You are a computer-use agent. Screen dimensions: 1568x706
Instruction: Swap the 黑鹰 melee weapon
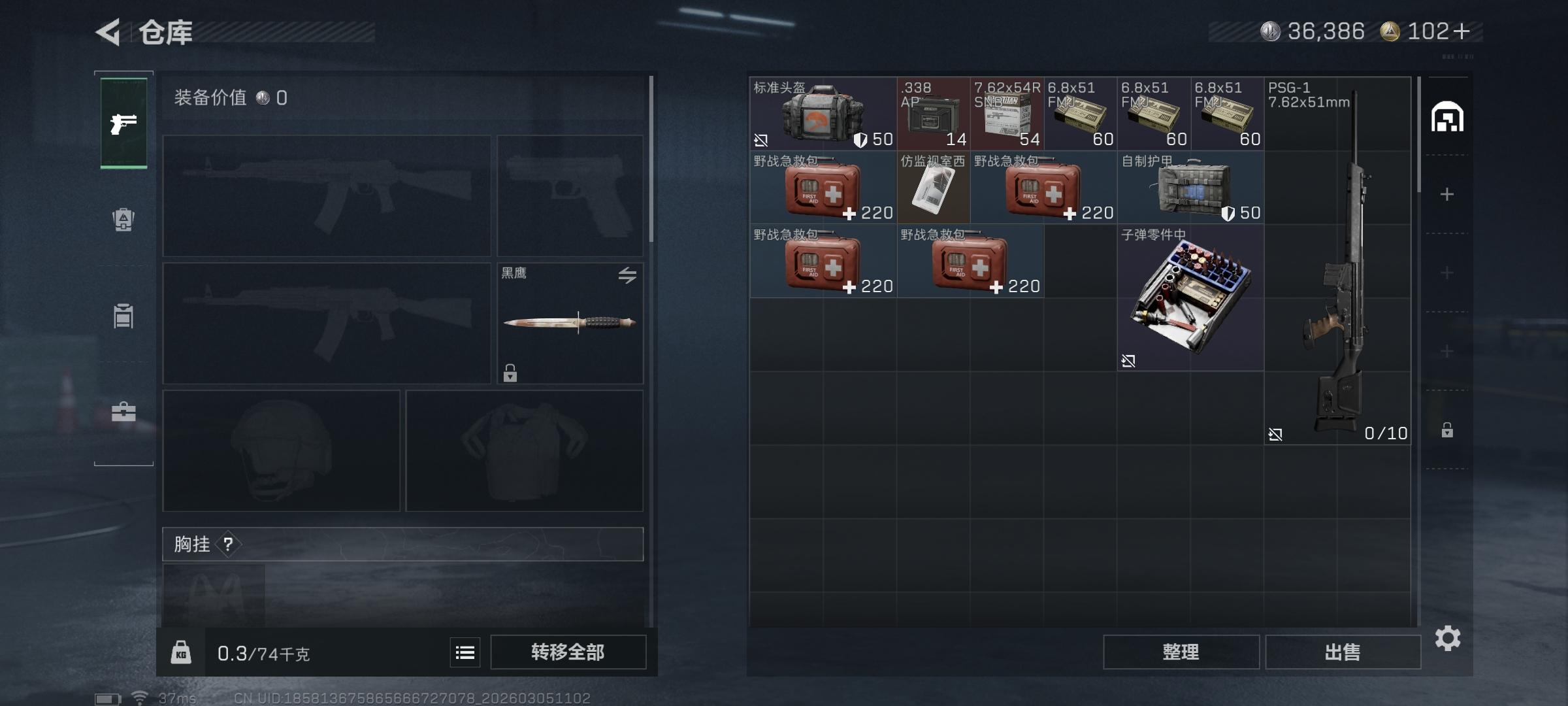point(627,275)
